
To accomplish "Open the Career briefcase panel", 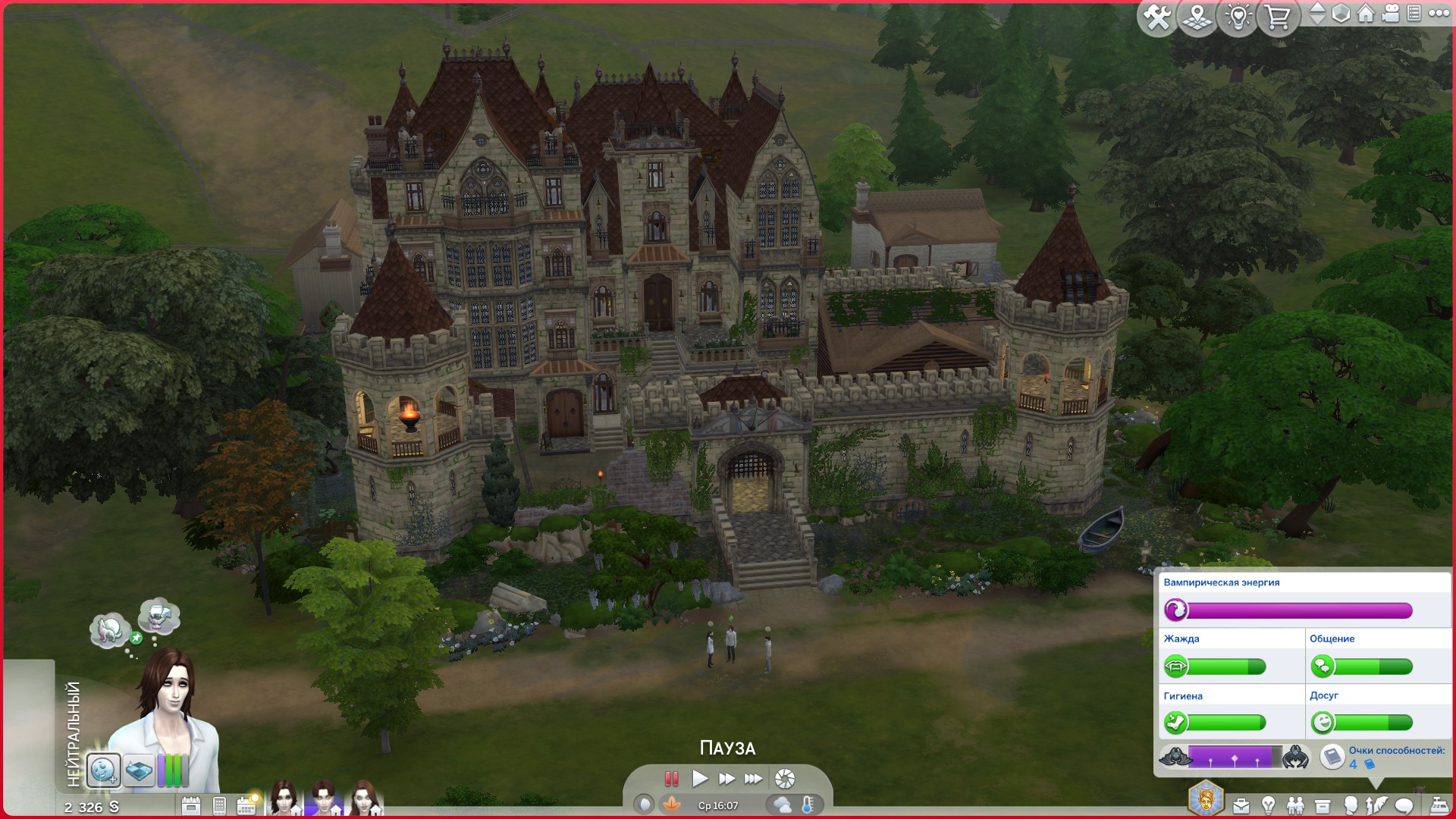I will click(x=1241, y=805).
